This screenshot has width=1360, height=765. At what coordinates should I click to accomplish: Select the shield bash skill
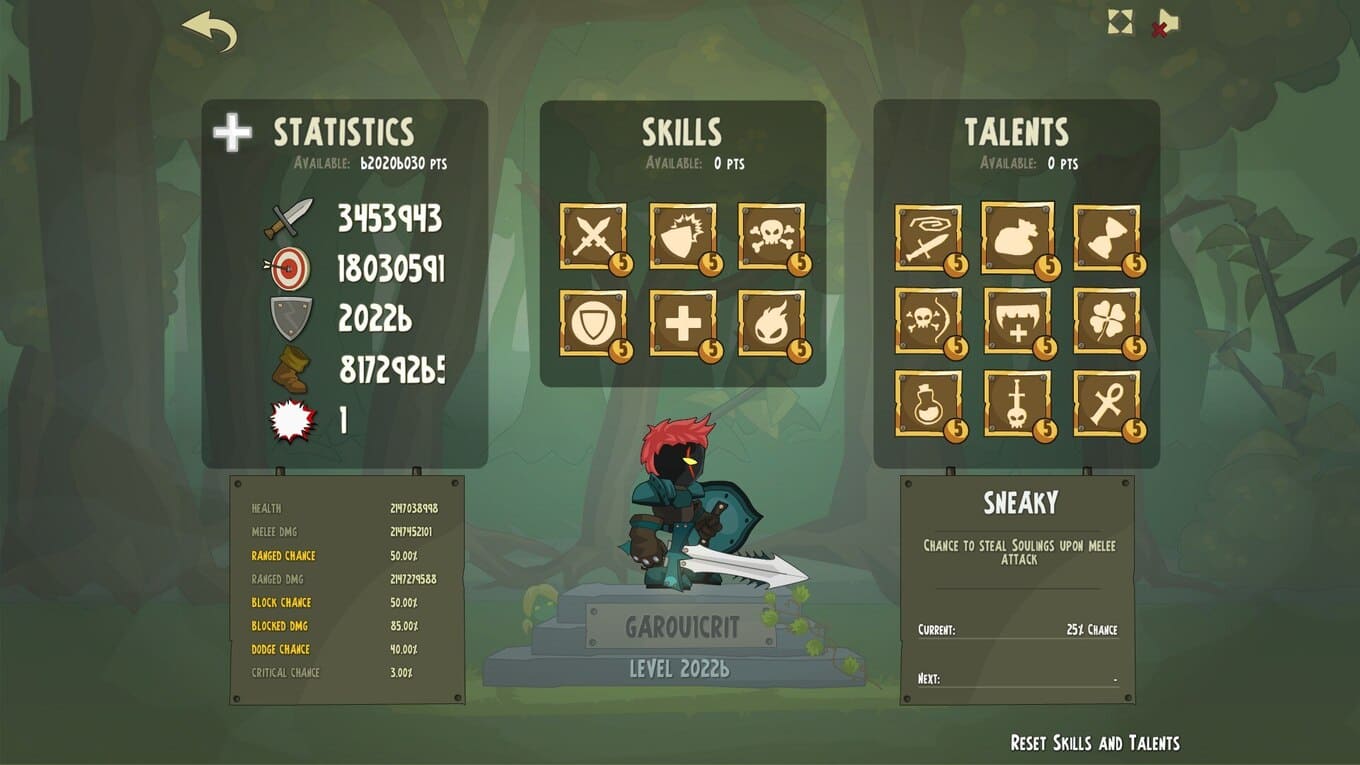[x=683, y=237]
